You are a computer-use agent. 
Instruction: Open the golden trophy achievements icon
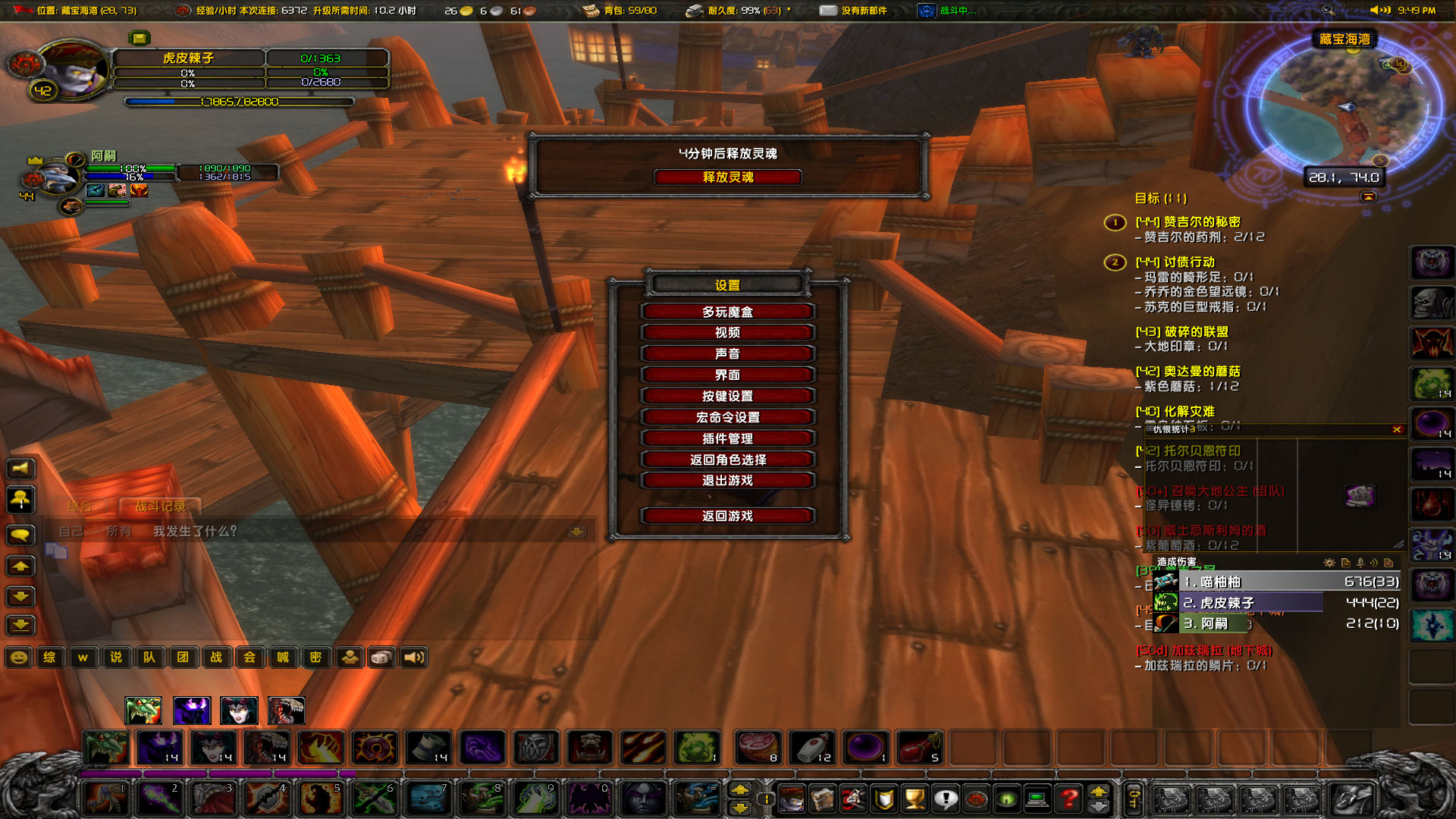(x=917, y=799)
